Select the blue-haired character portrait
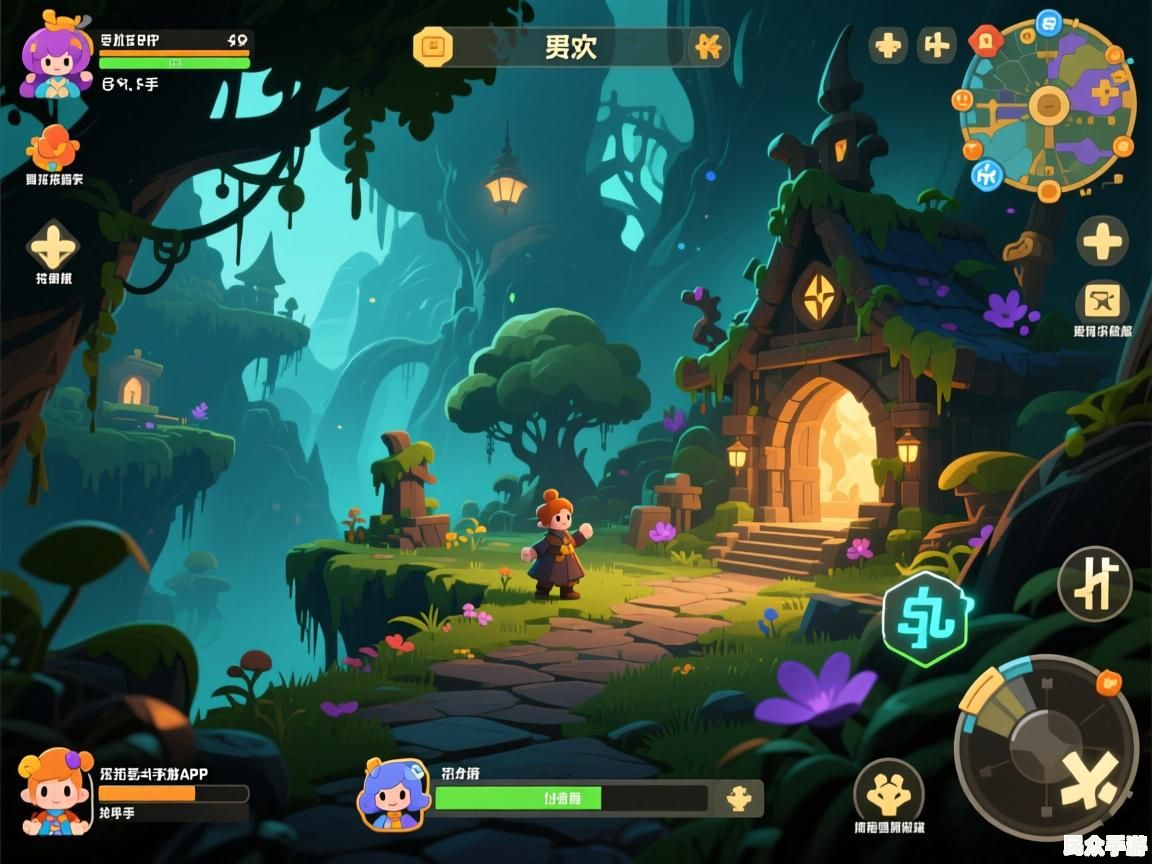This screenshot has width=1152, height=864. 394,795
